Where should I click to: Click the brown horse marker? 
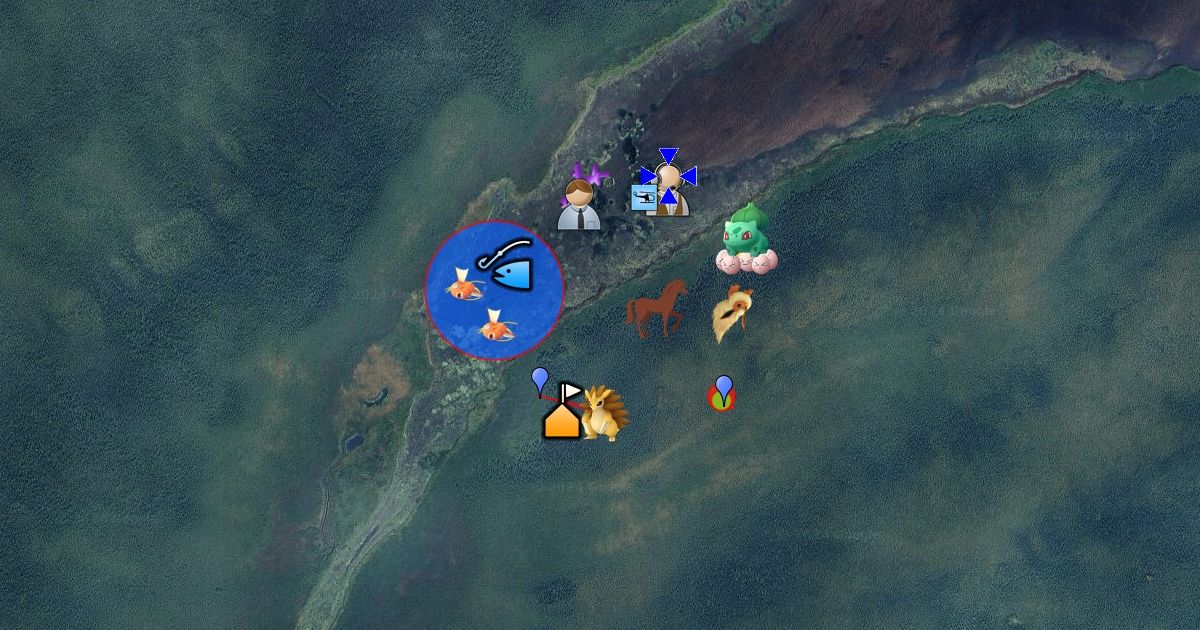[657, 307]
